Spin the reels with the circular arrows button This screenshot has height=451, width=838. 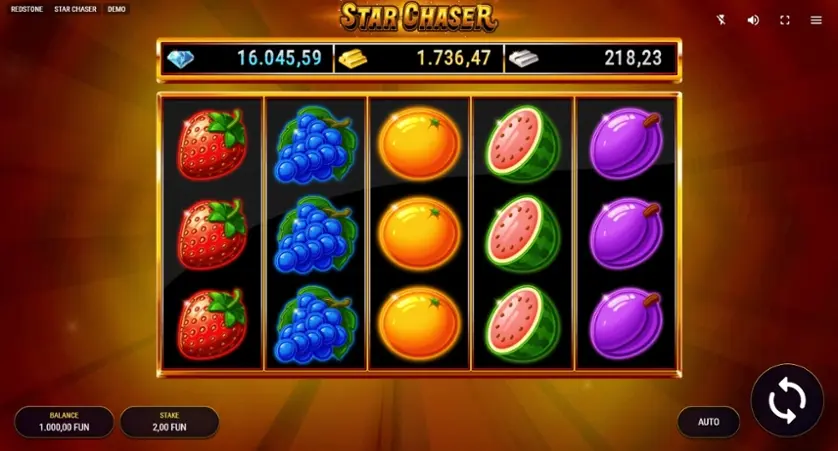[786, 401]
